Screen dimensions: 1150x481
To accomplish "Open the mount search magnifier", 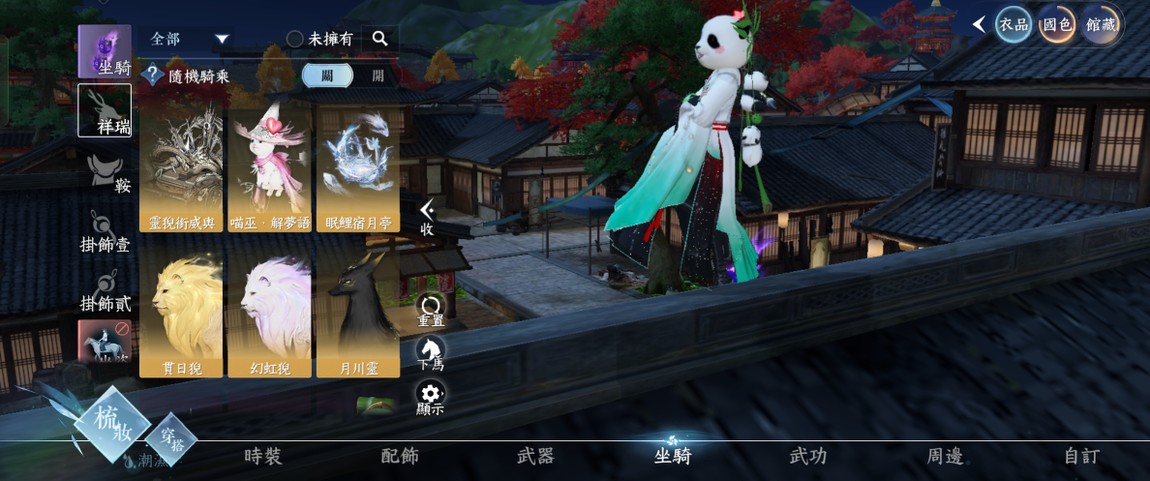I will [x=380, y=39].
